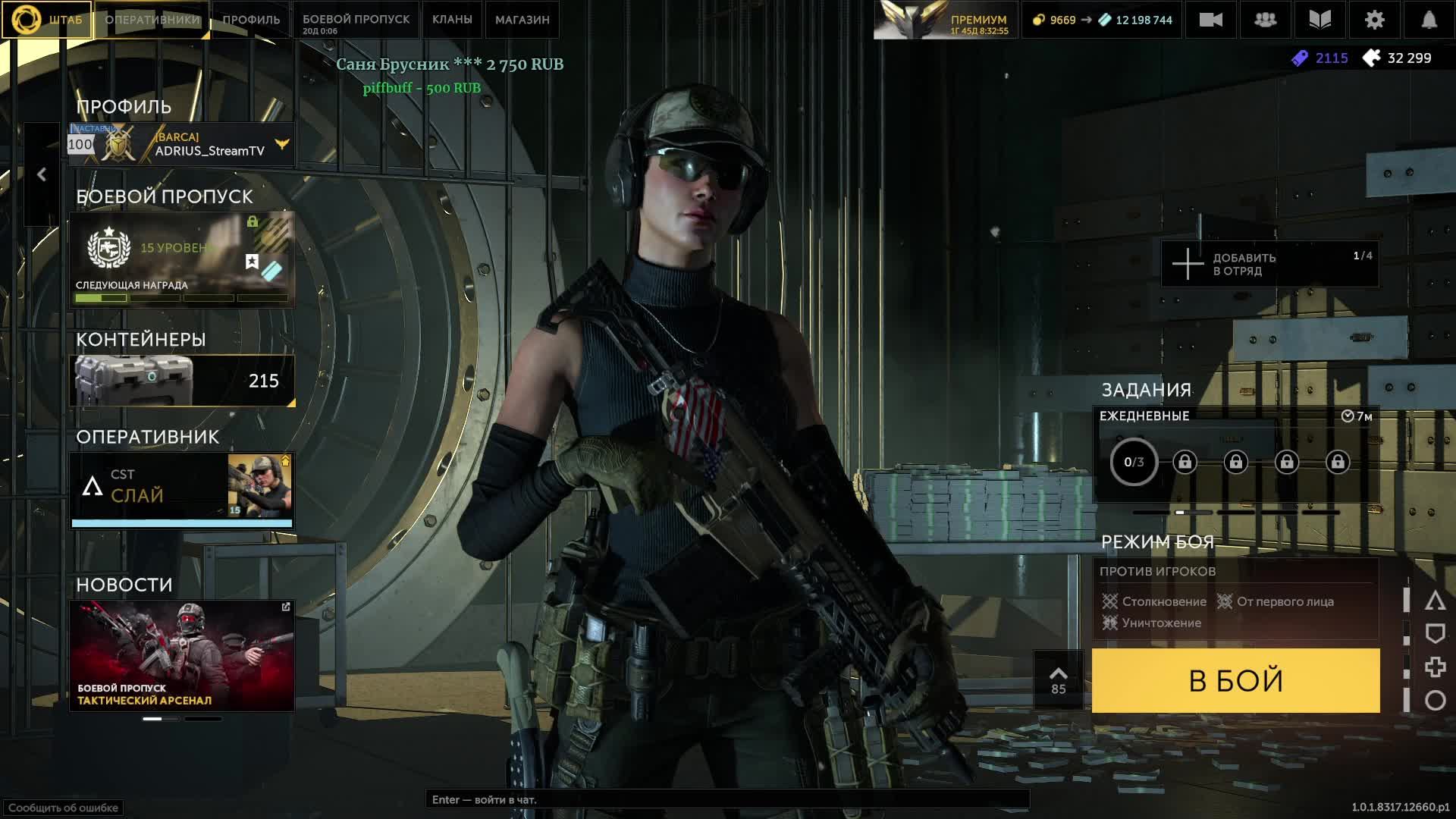Open the Магазин tab
Viewport: 1456px width, 819px height.
[522, 20]
